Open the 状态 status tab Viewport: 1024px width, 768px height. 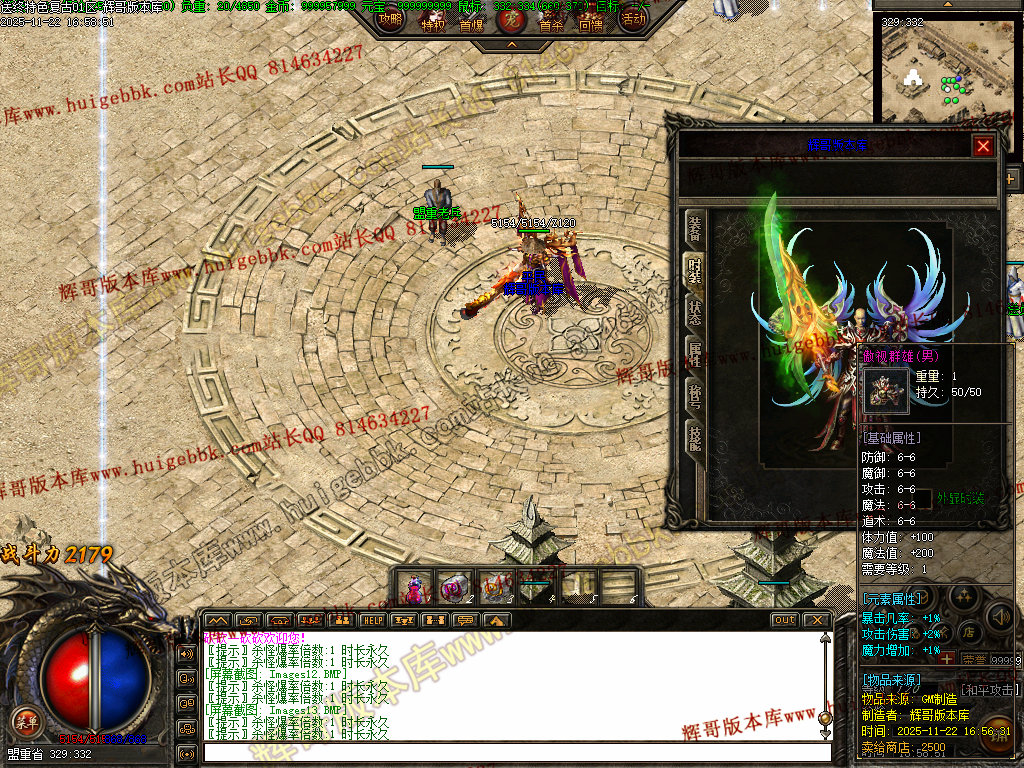(x=695, y=310)
